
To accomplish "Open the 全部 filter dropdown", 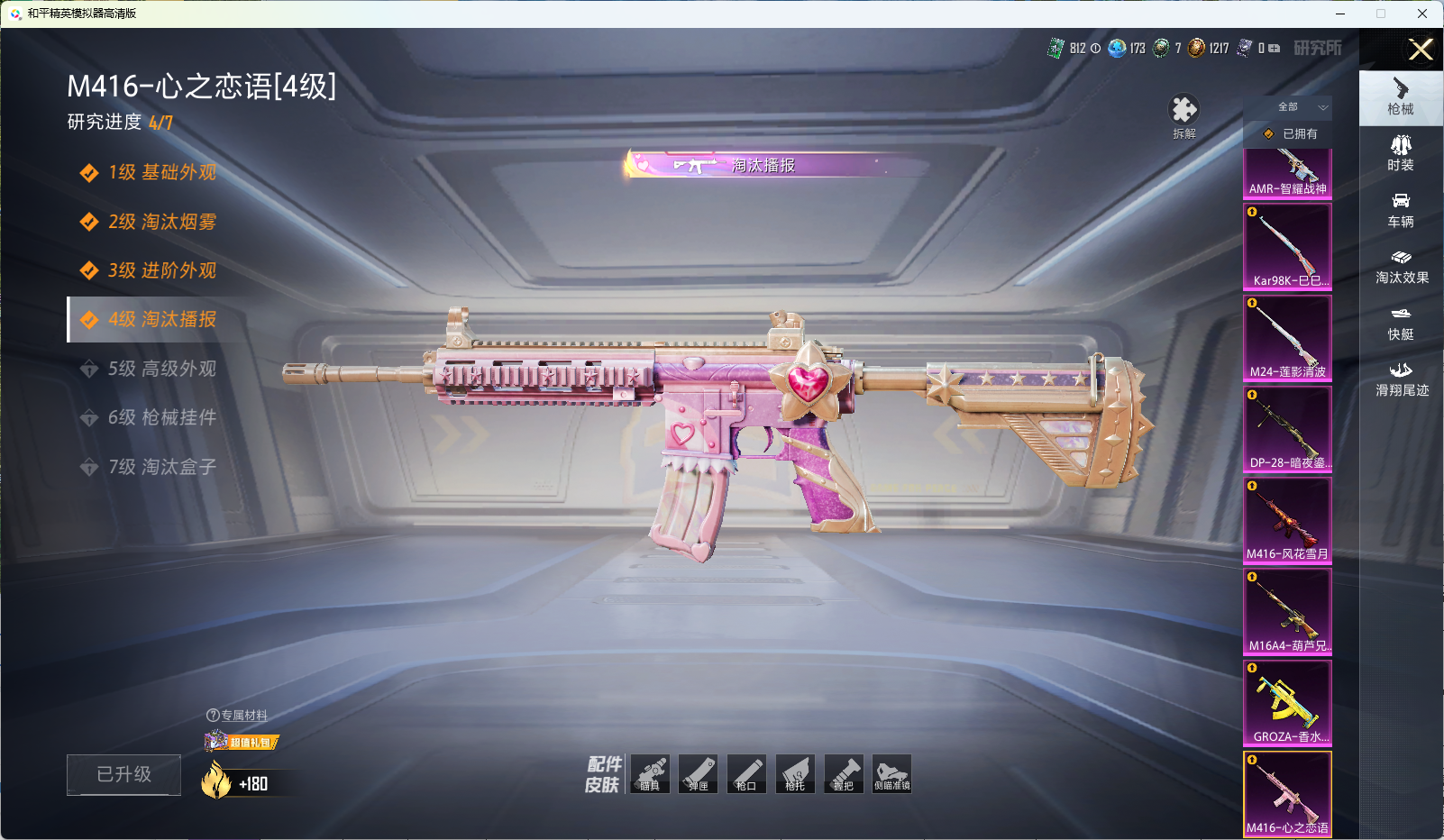I will (1300, 107).
